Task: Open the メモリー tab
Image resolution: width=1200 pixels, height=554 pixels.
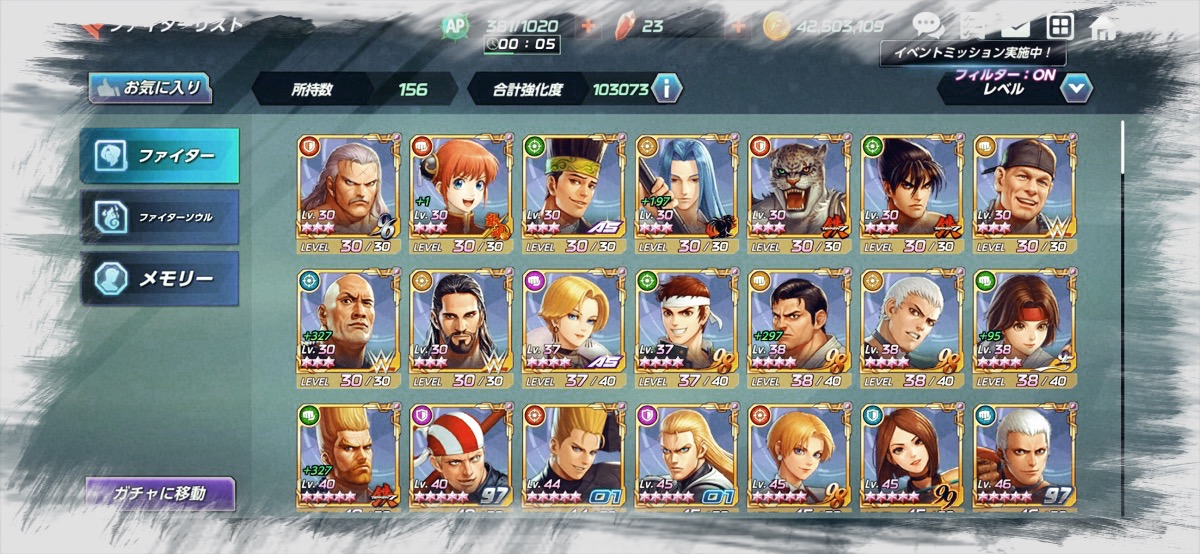Action: click(160, 278)
